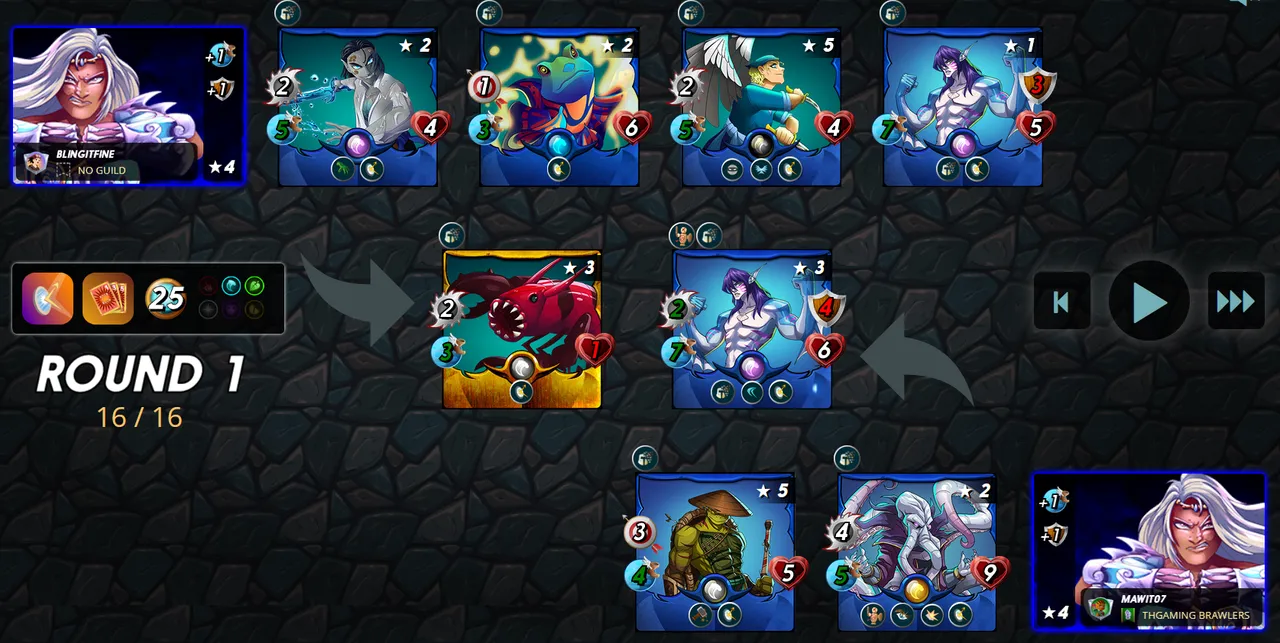Select the frog monster card

click(x=559, y=106)
